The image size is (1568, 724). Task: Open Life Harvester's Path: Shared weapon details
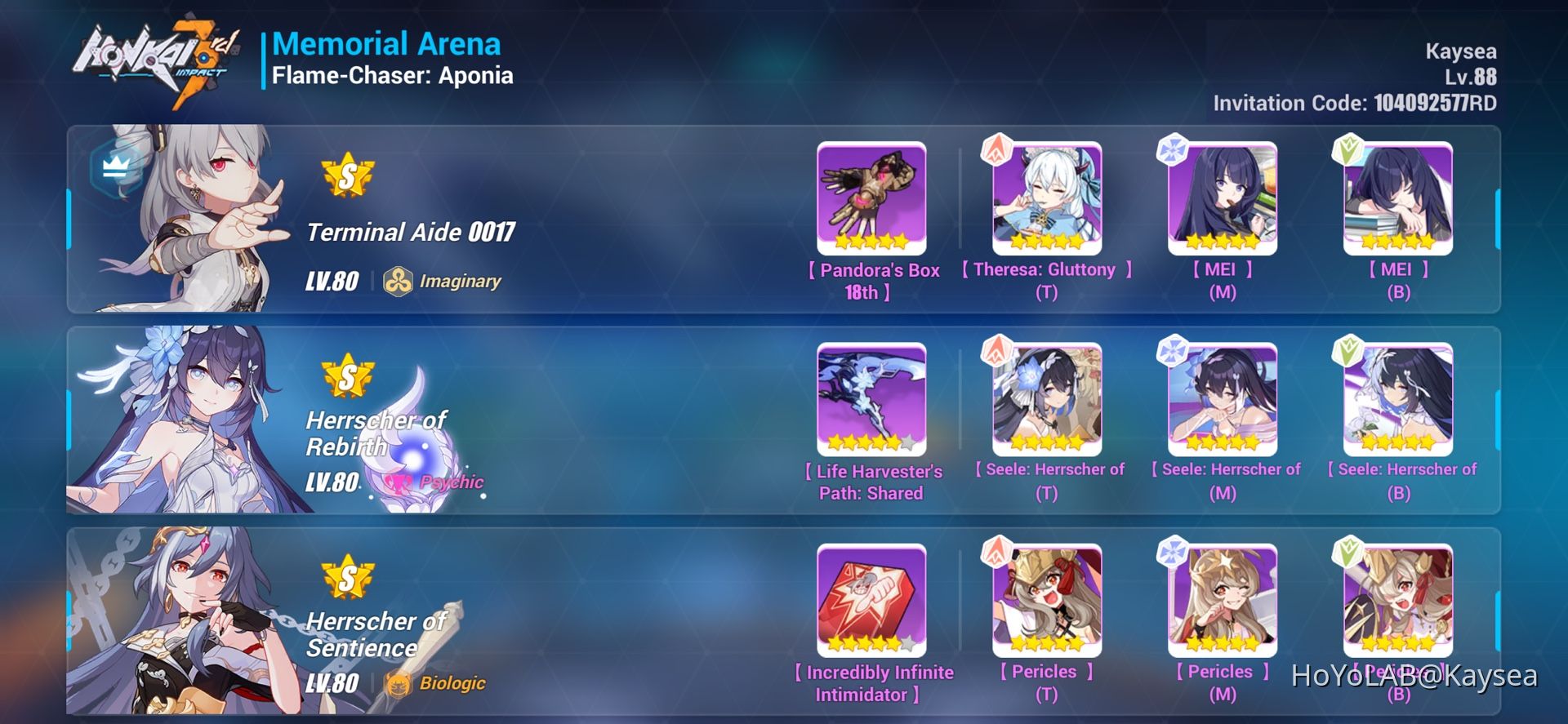click(871, 398)
